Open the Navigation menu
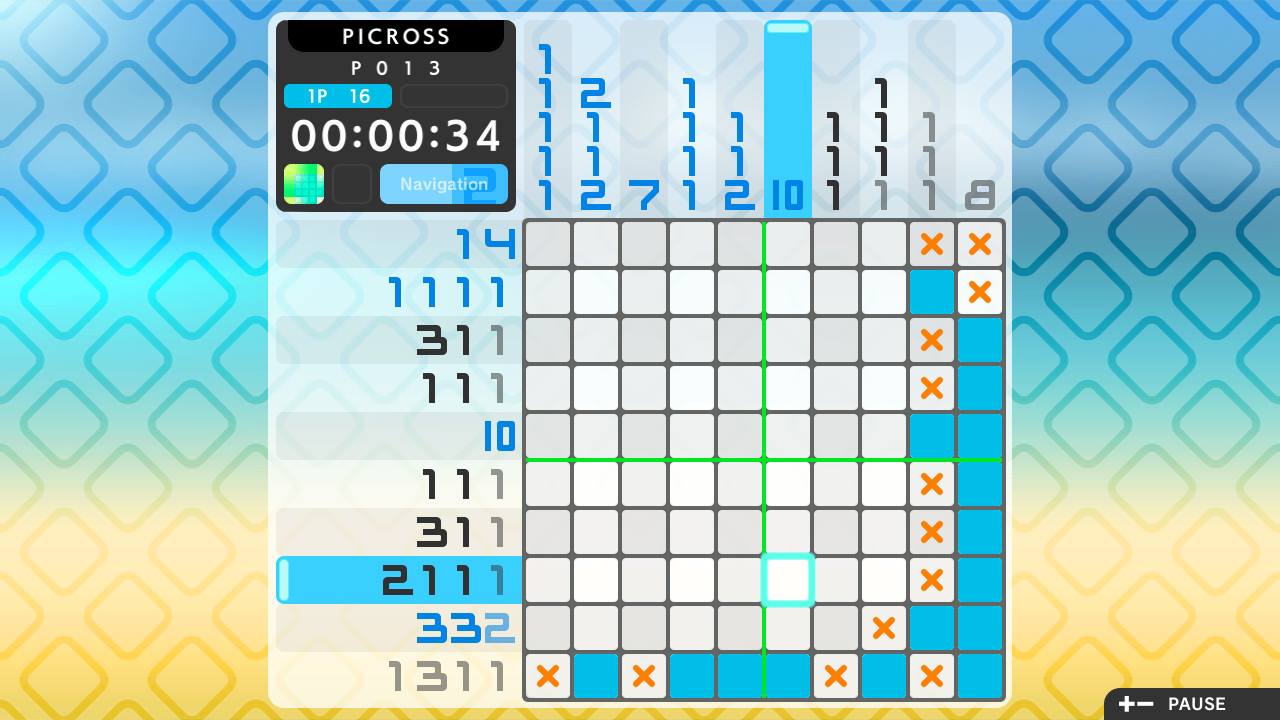The image size is (1280, 720). click(443, 184)
